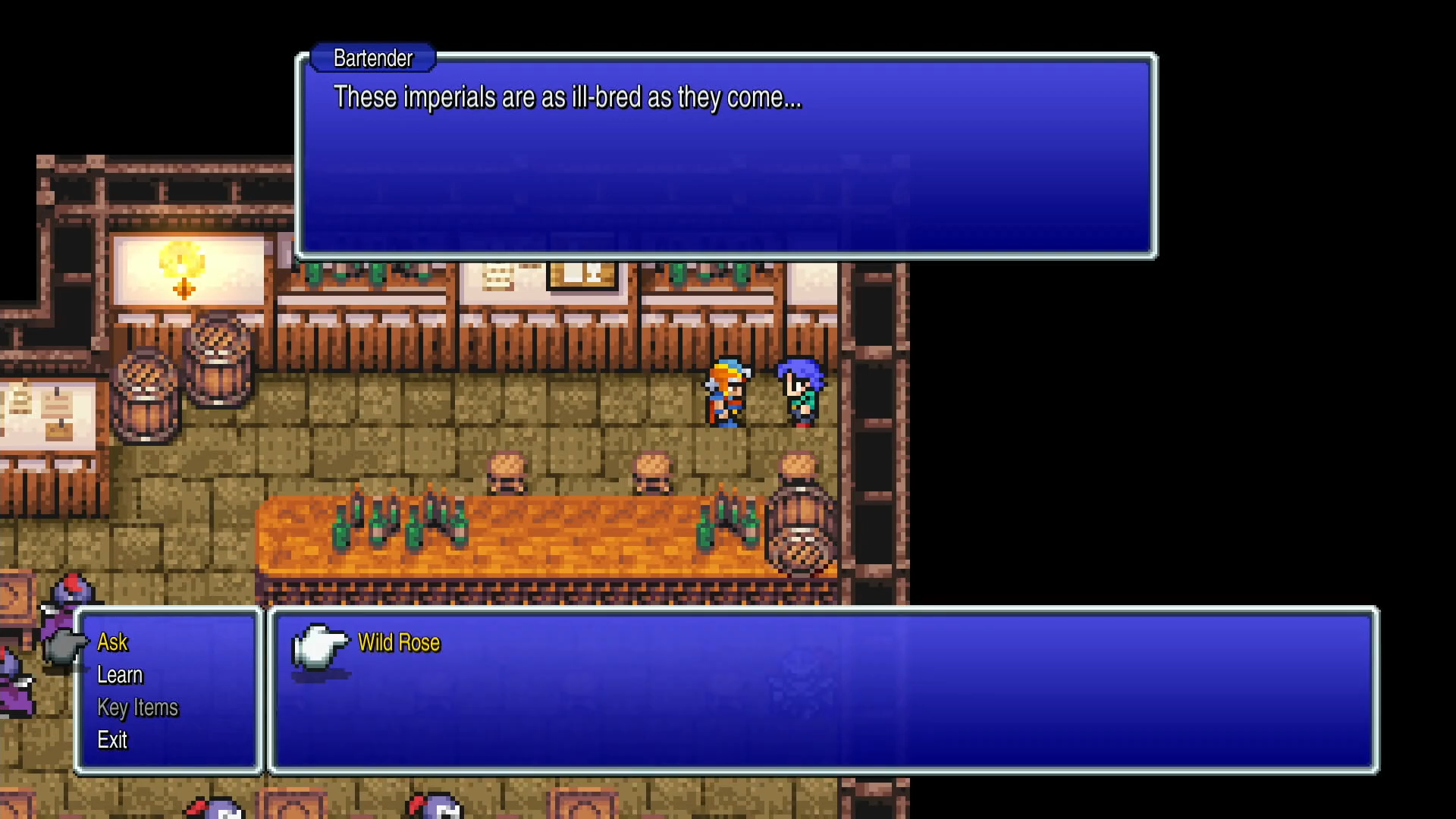Click a bar stool along the counter
Screen dimensions: 1456x819
(507, 470)
